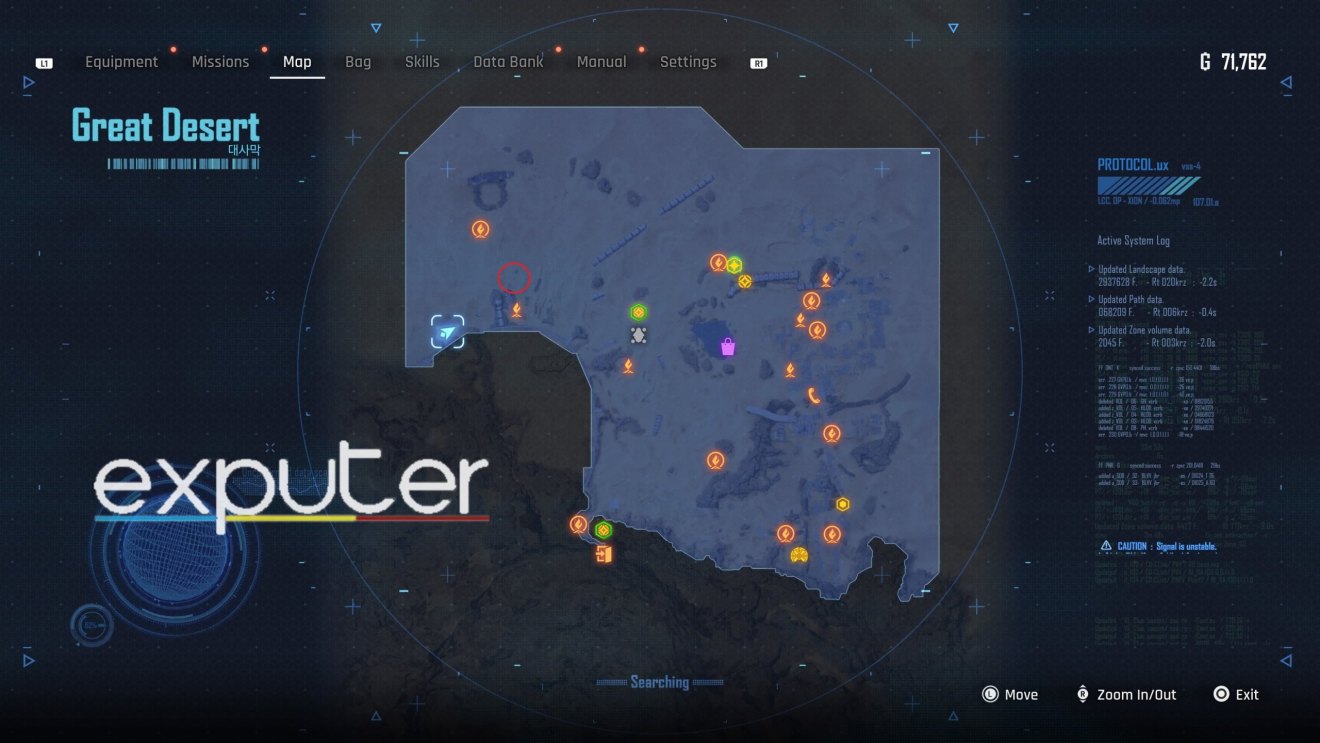Click the orange telephone map marker
Screen dimensions: 1320x743
pos(814,396)
